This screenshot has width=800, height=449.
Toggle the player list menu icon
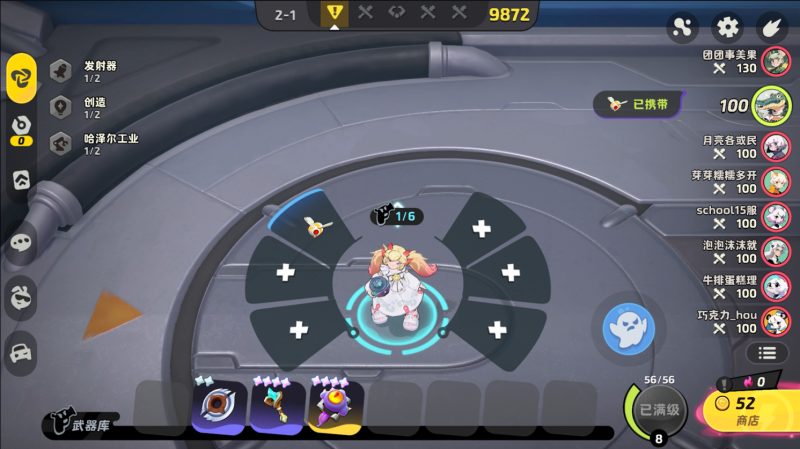point(767,352)
